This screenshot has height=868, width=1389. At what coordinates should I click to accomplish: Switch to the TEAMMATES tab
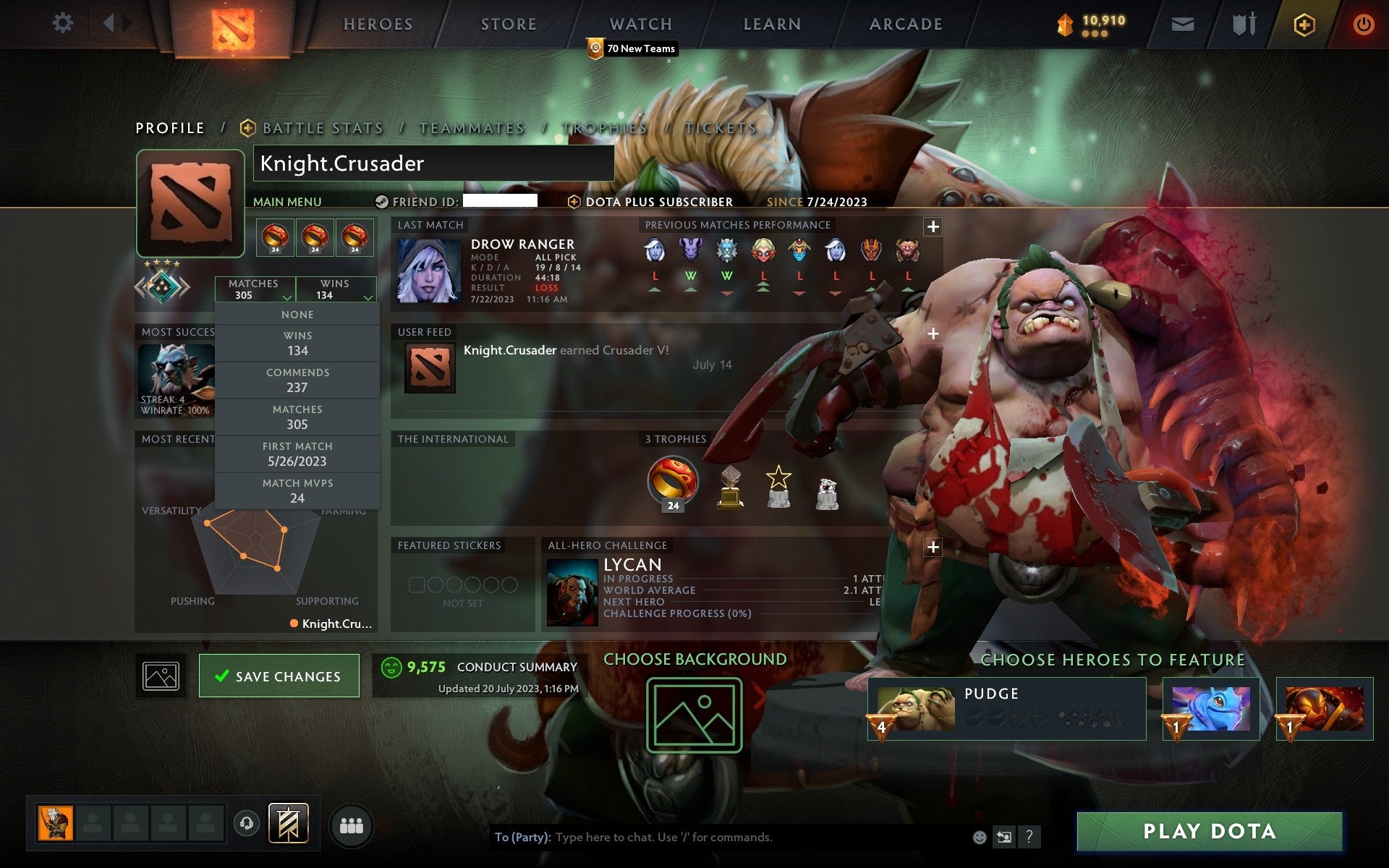pos(470,127)
